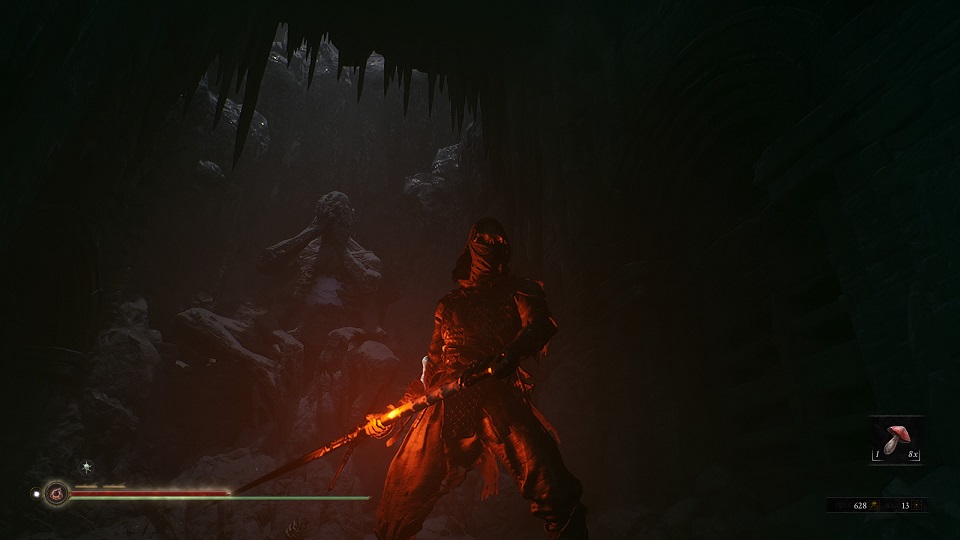This screenshot has width=960, height=540.
Task: Click the green status effect icon above health
Action: coord(87,466)
